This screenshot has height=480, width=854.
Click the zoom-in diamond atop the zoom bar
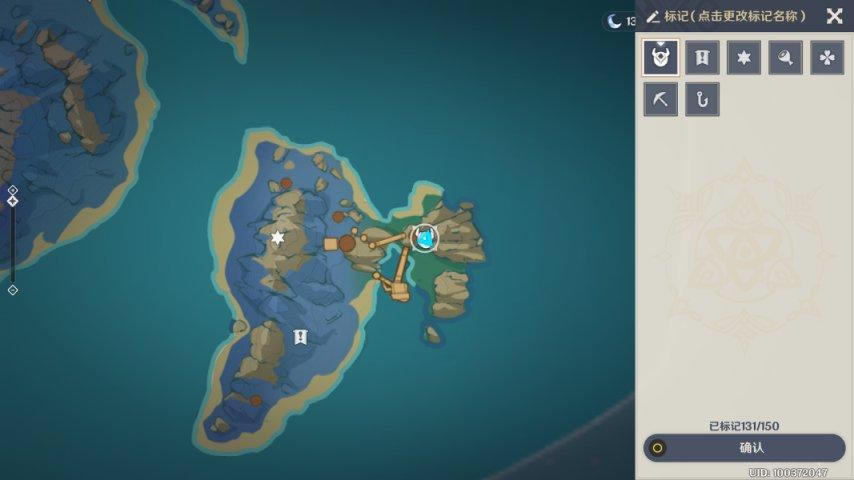(12, 189)
